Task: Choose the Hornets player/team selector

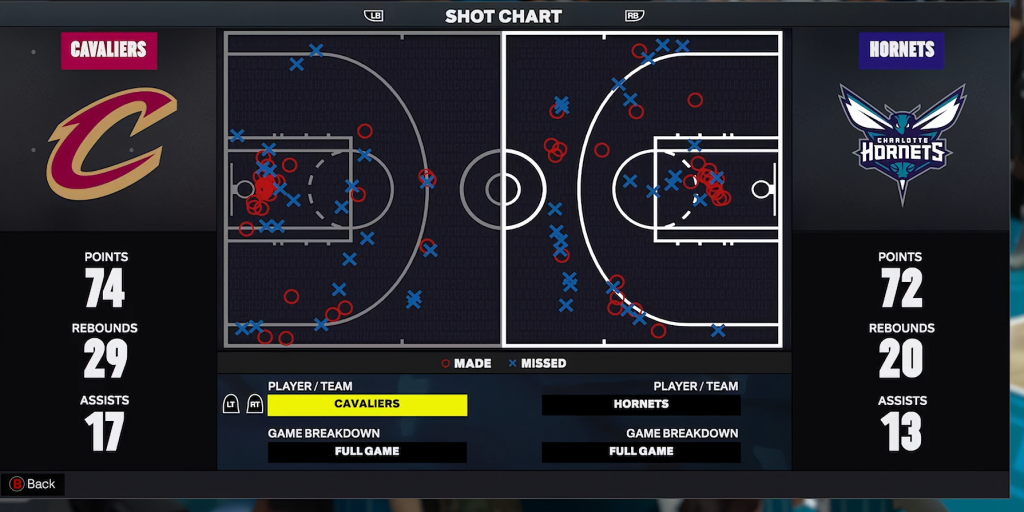Action: 641,404
